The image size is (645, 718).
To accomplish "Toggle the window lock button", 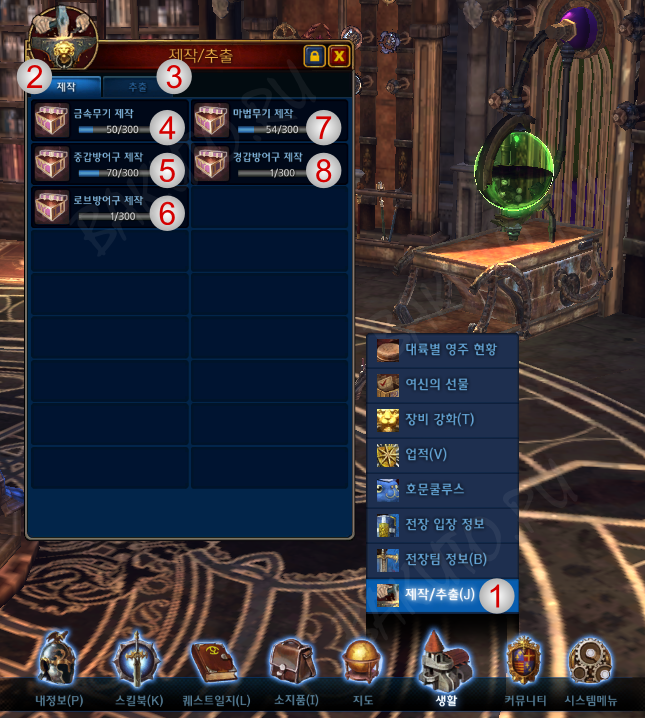I will (x=314, y=56).
